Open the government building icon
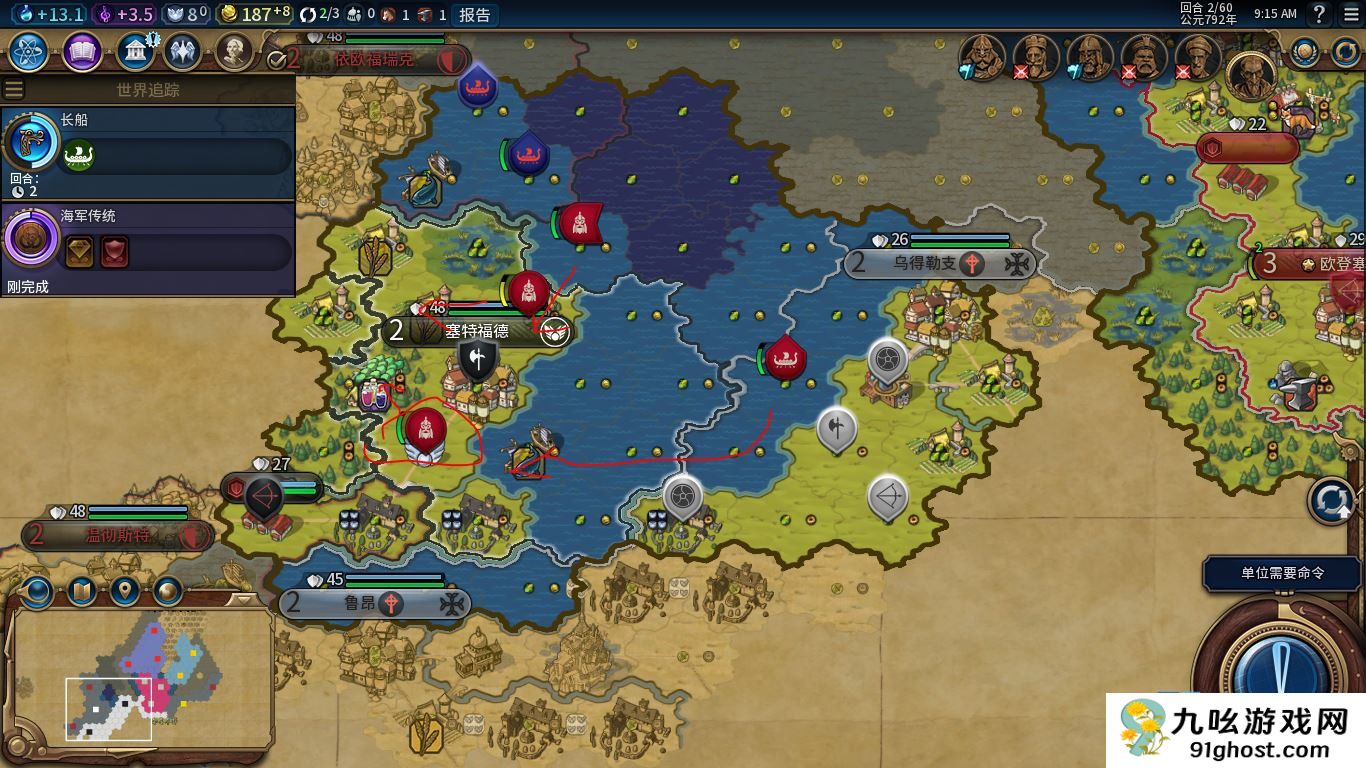 (134, 52)
